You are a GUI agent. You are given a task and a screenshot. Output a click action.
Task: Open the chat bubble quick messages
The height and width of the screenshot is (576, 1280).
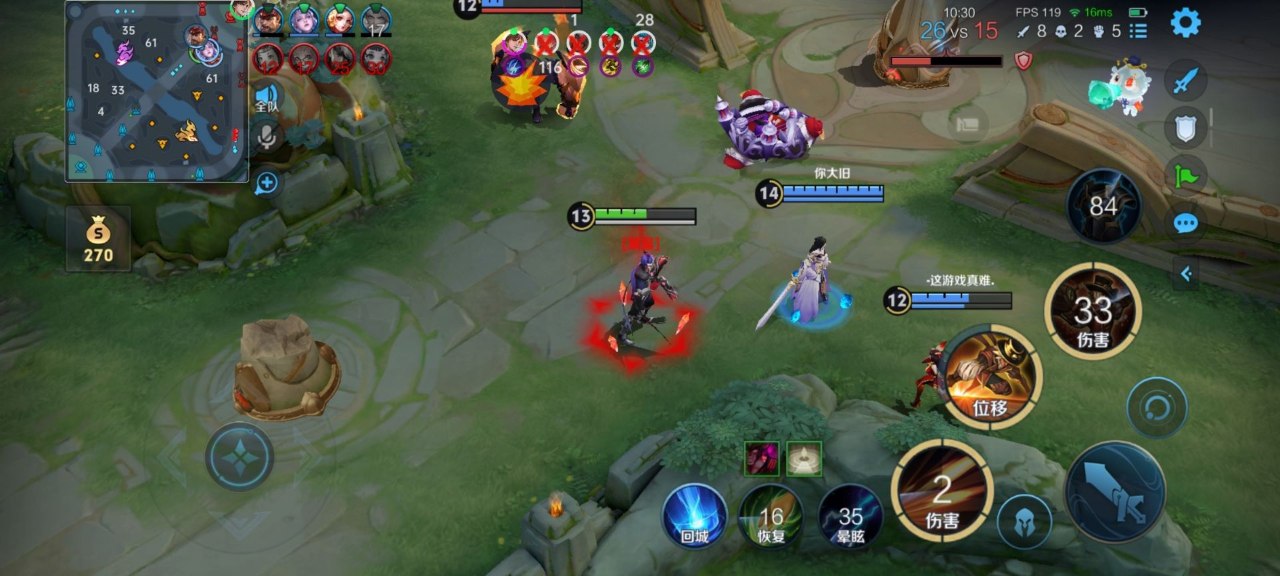pos(1185,222)
